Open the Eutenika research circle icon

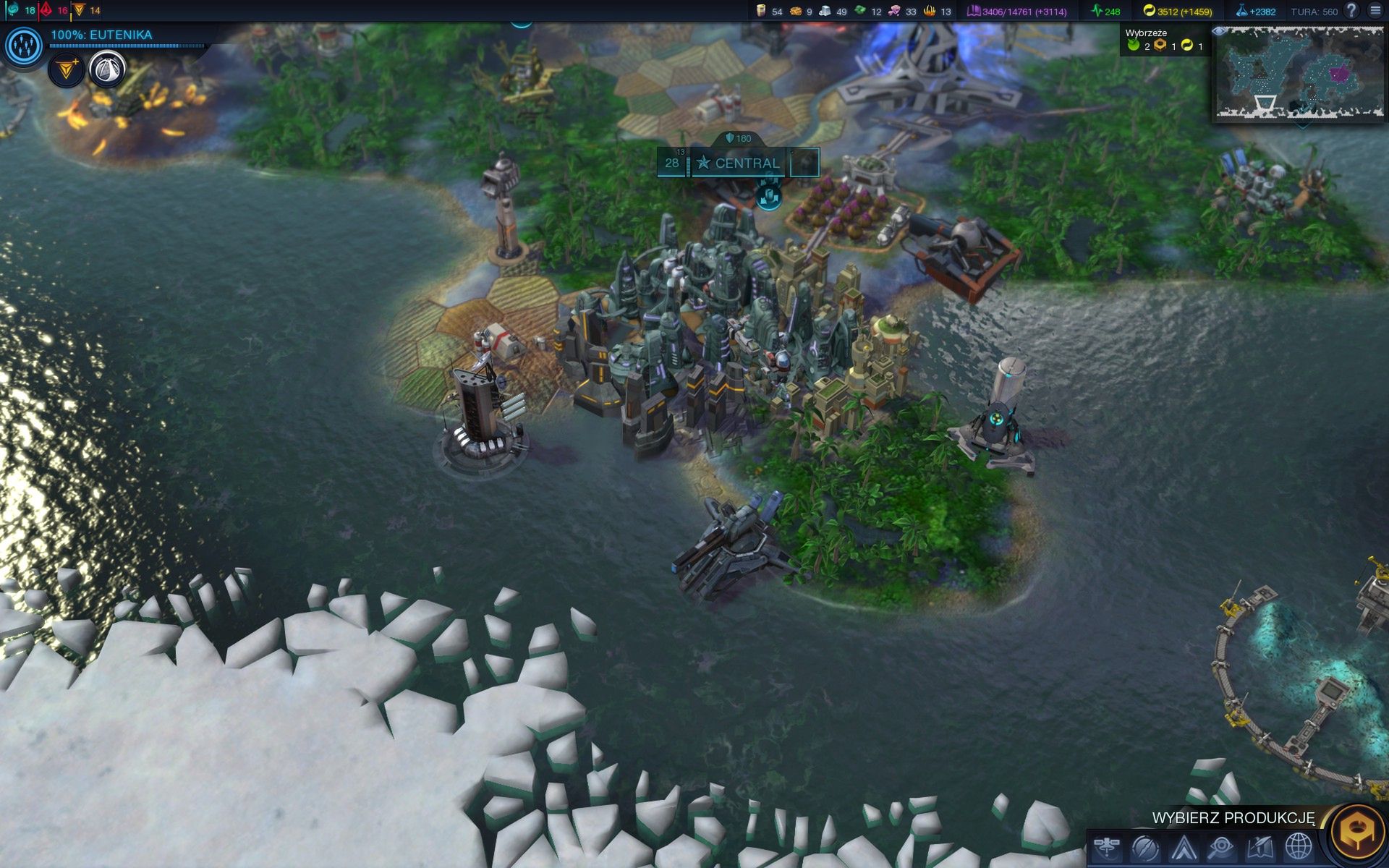coord(23,46)
